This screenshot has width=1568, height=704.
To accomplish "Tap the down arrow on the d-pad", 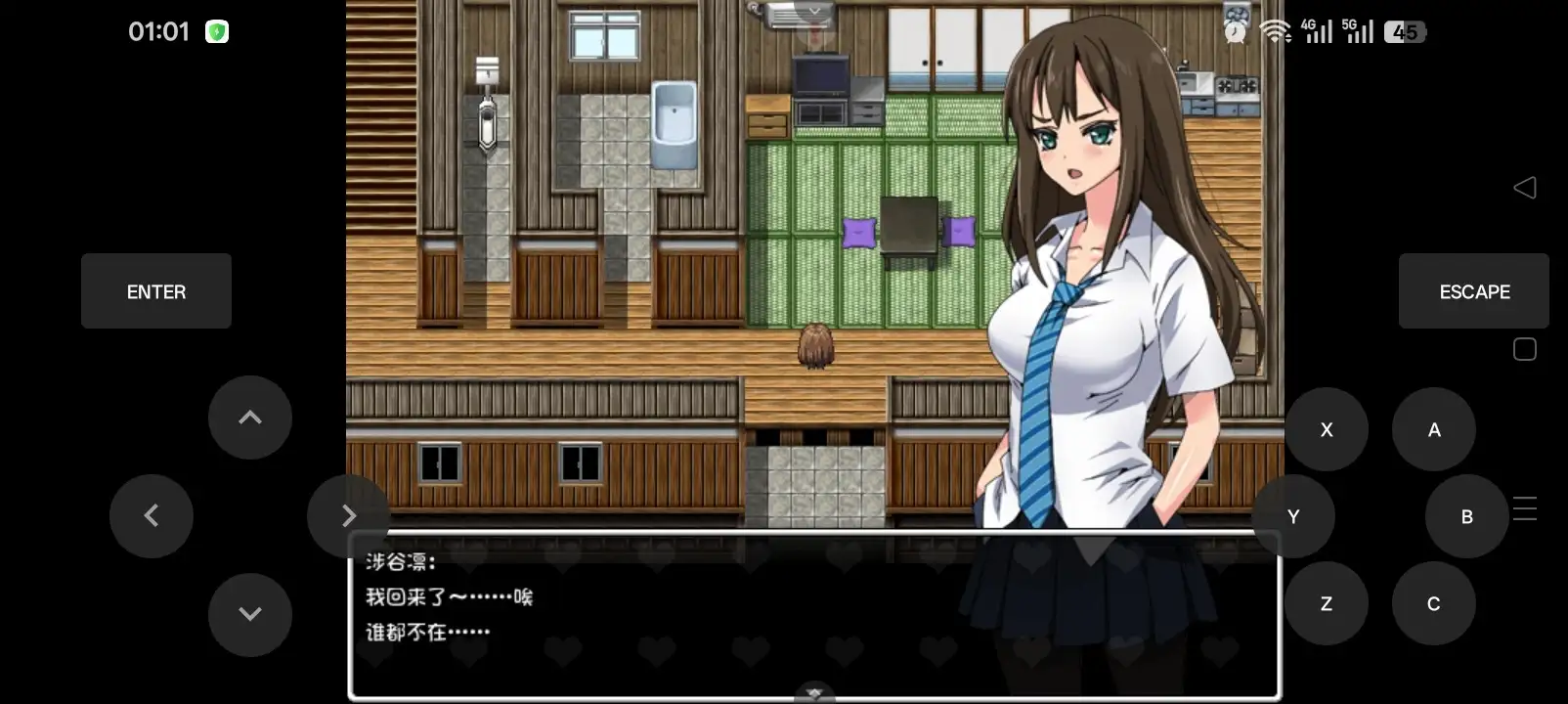I will (x=250, y=614).
